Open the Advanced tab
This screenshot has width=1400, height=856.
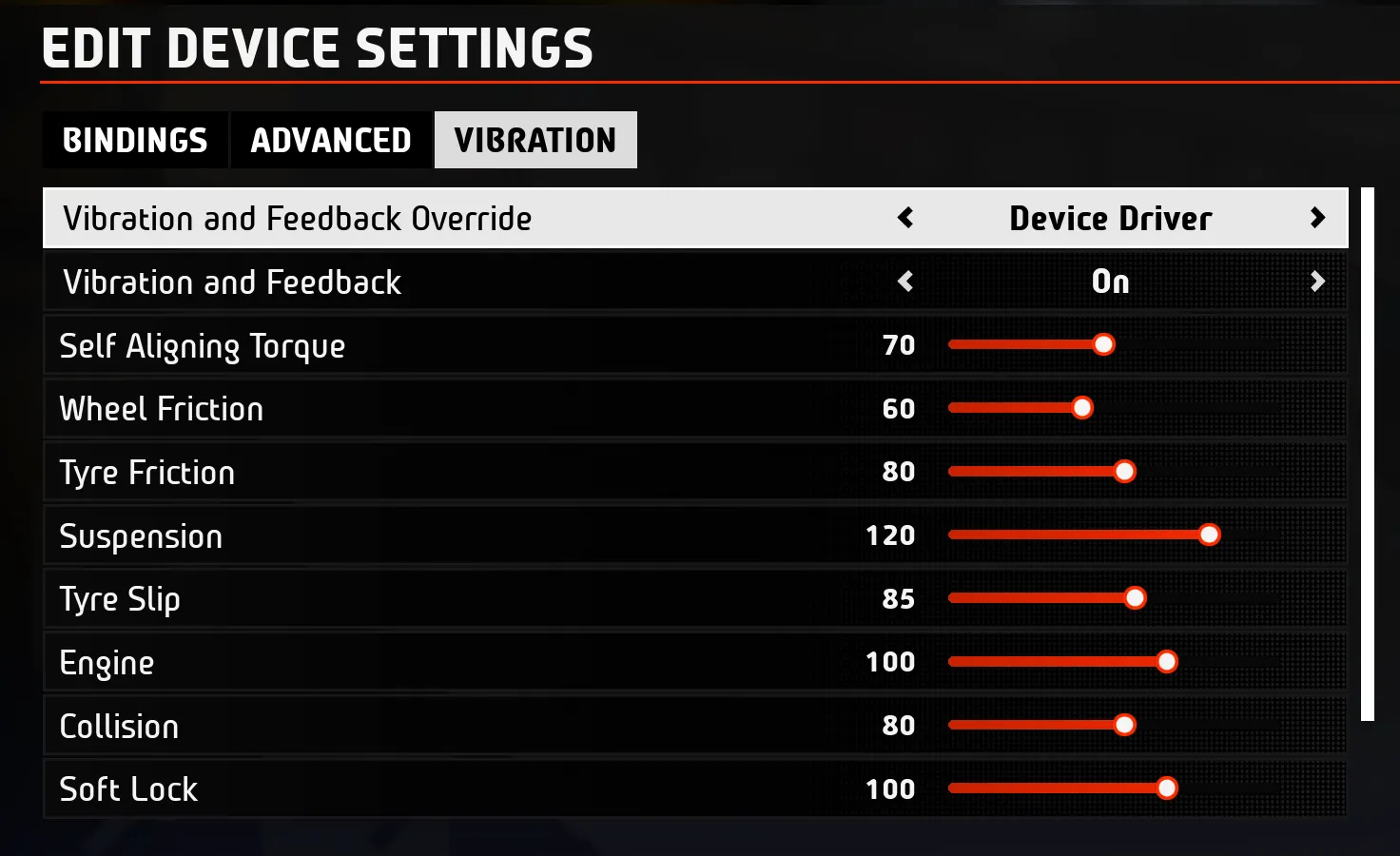pos(331,141)
